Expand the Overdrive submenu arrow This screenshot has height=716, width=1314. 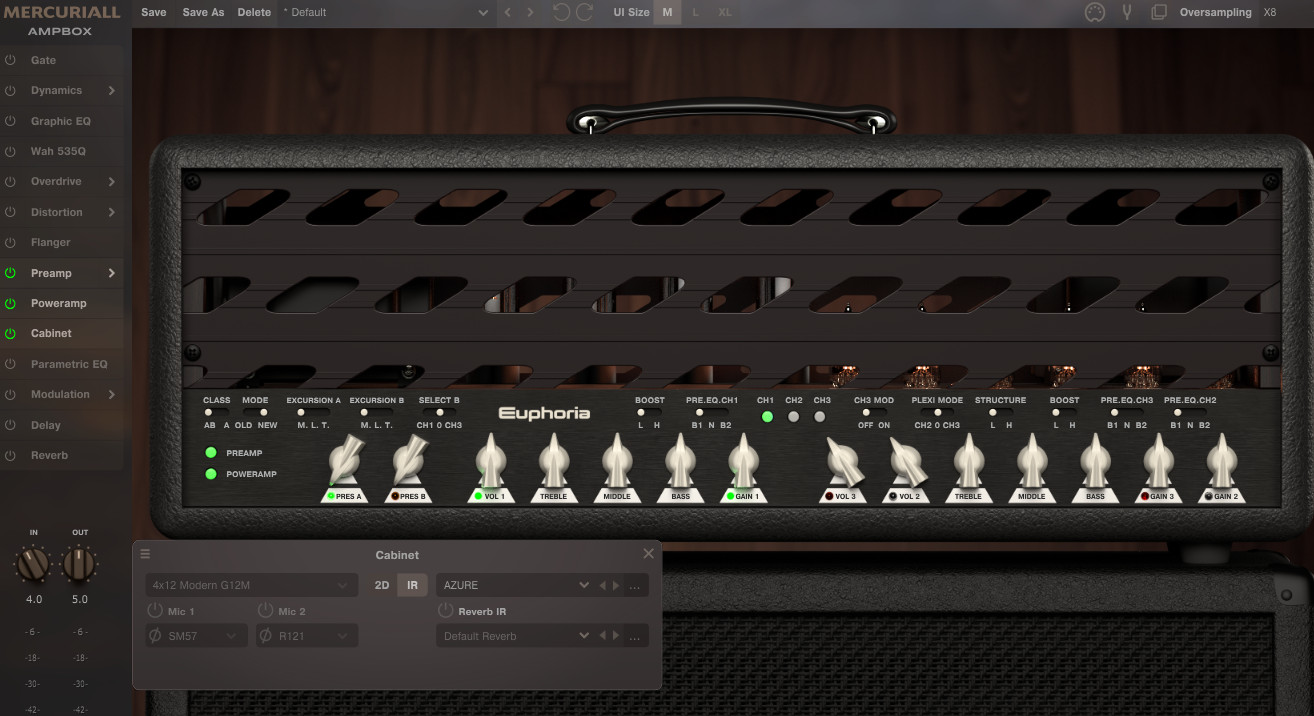[x=111, y=182]
